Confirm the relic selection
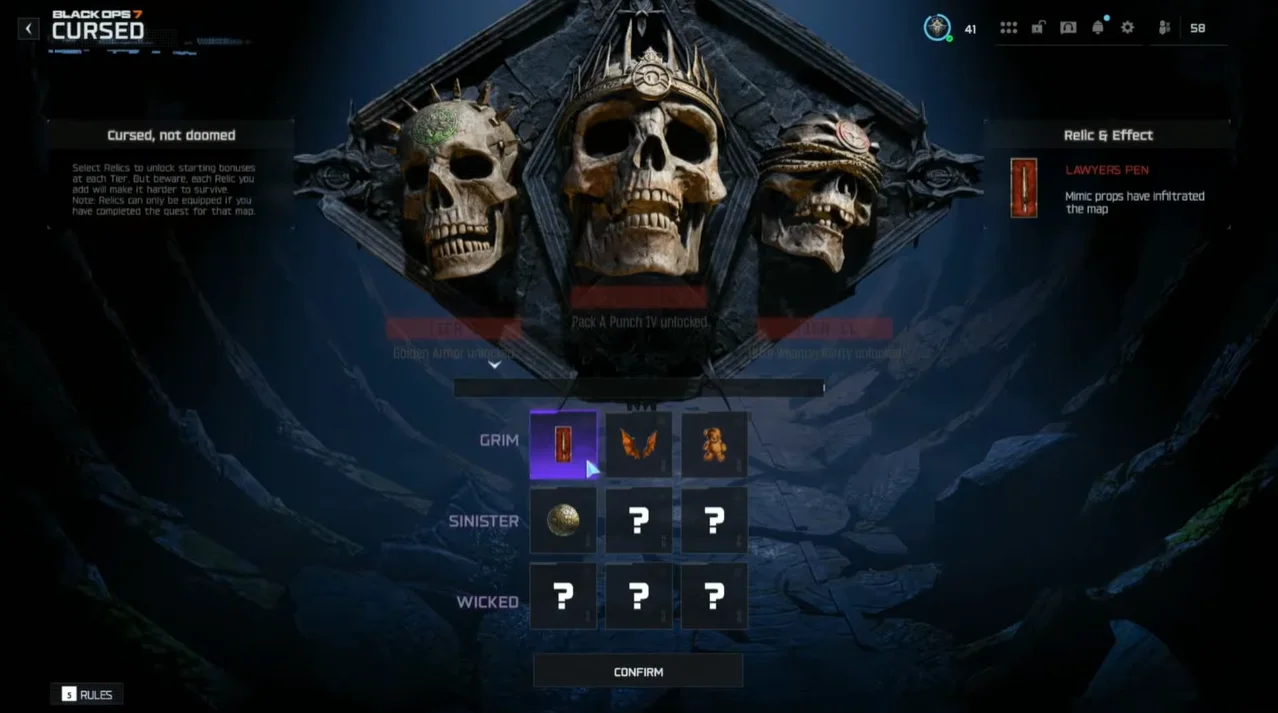 [638, 672]
